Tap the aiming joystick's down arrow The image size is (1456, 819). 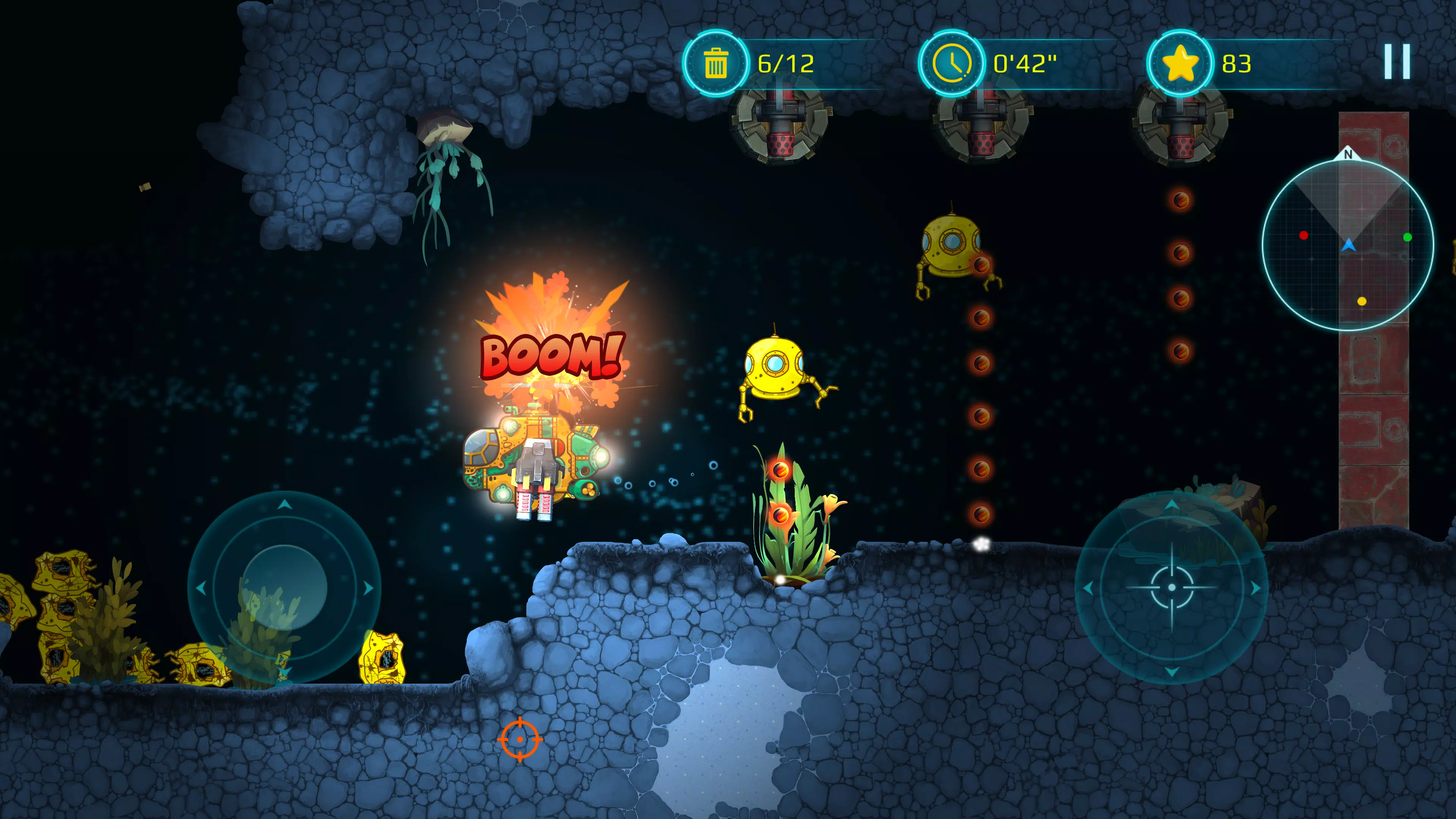pyautogui.click(x=1171, y=672)
